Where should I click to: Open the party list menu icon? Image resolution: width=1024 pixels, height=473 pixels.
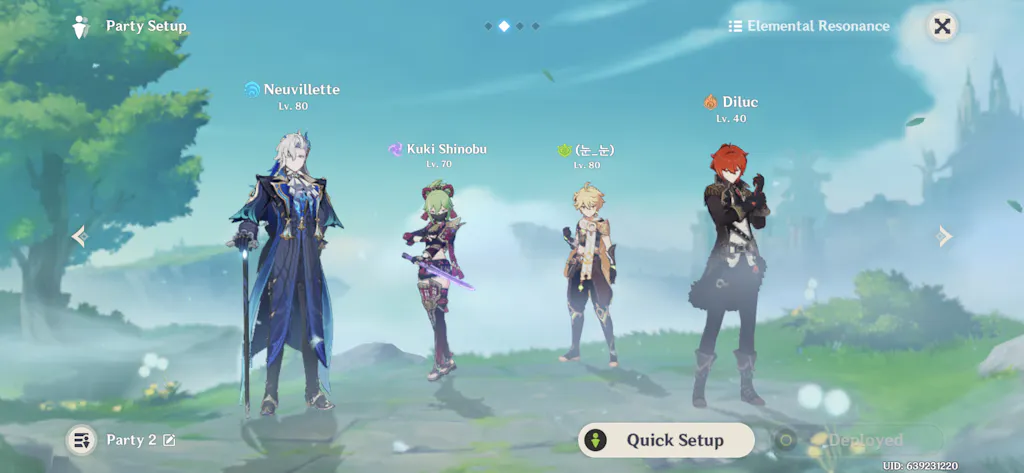[x=81, y=440]
